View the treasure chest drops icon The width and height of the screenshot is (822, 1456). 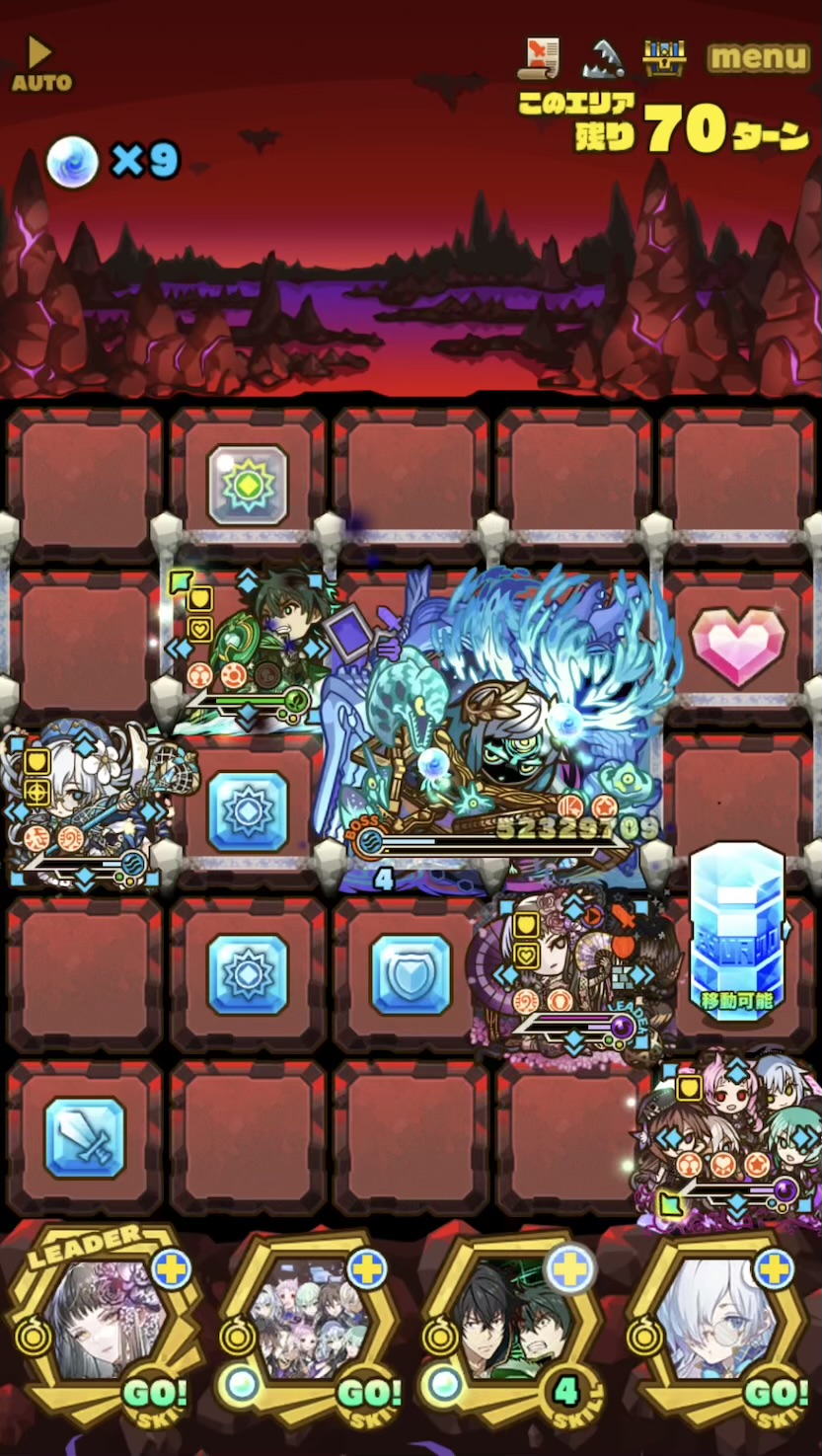[664, 58]
